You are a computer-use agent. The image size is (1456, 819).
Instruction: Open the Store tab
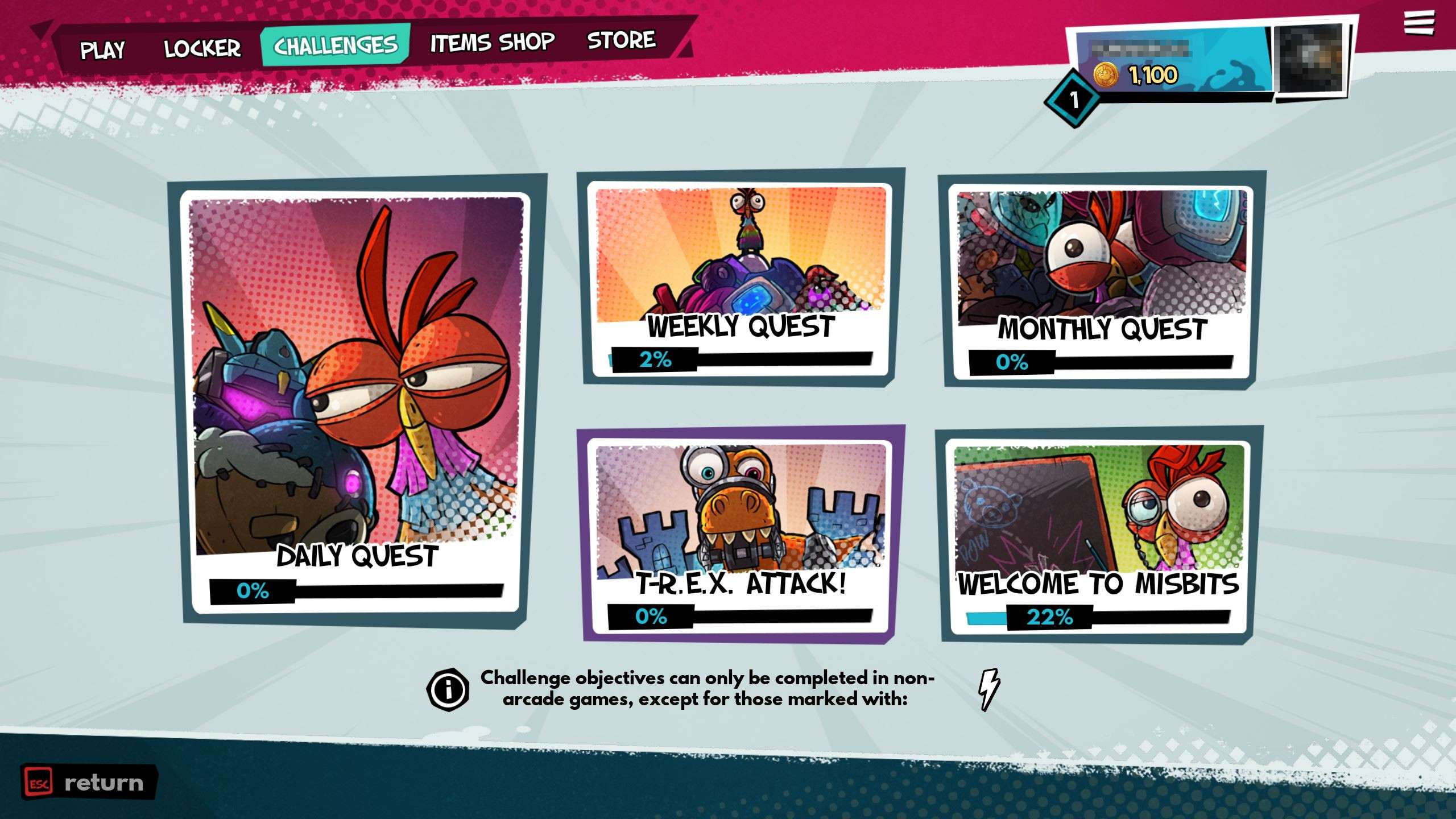click(621, 40)
